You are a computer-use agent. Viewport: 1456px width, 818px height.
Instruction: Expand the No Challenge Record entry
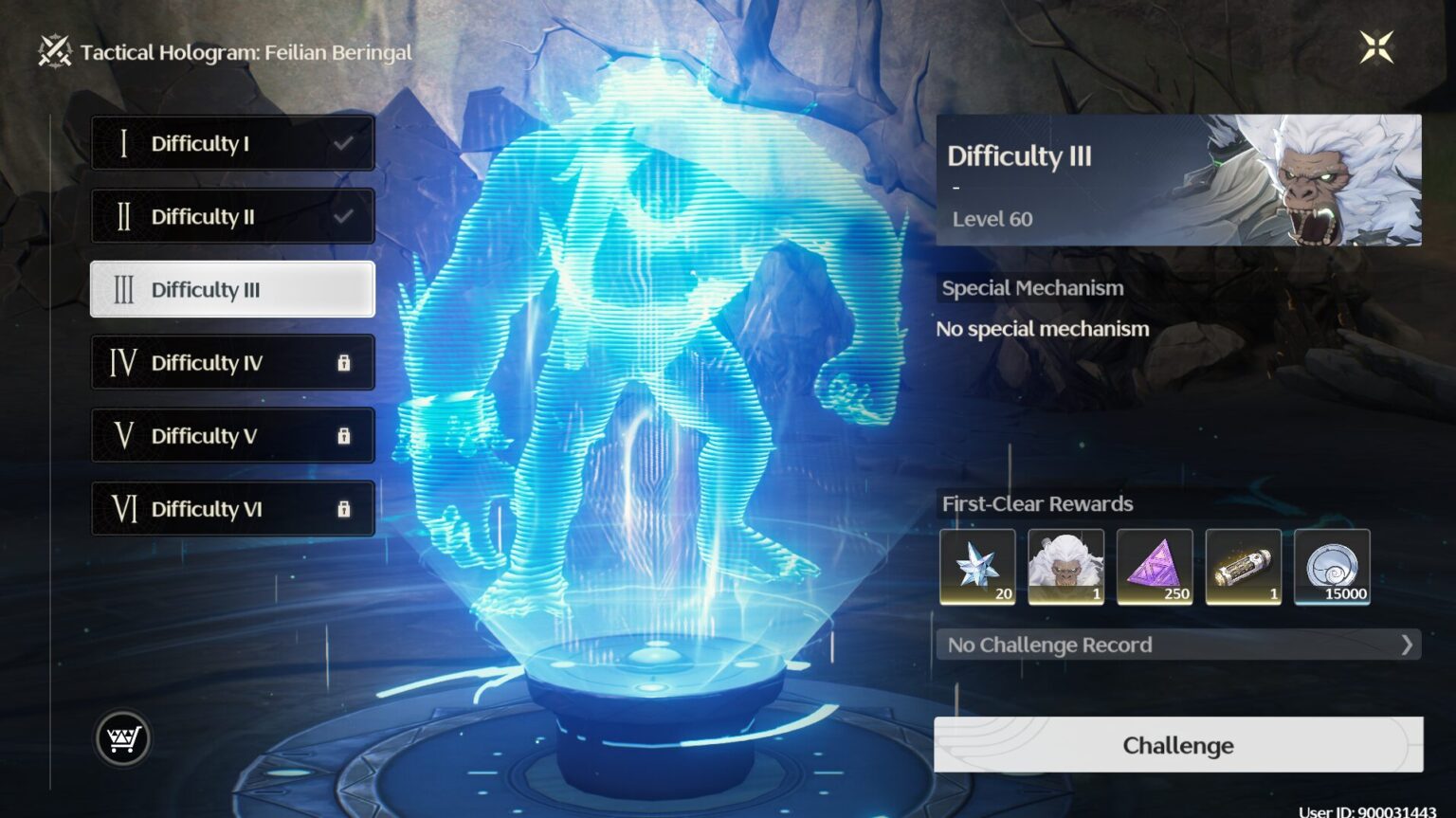(x=1176, y=645)
